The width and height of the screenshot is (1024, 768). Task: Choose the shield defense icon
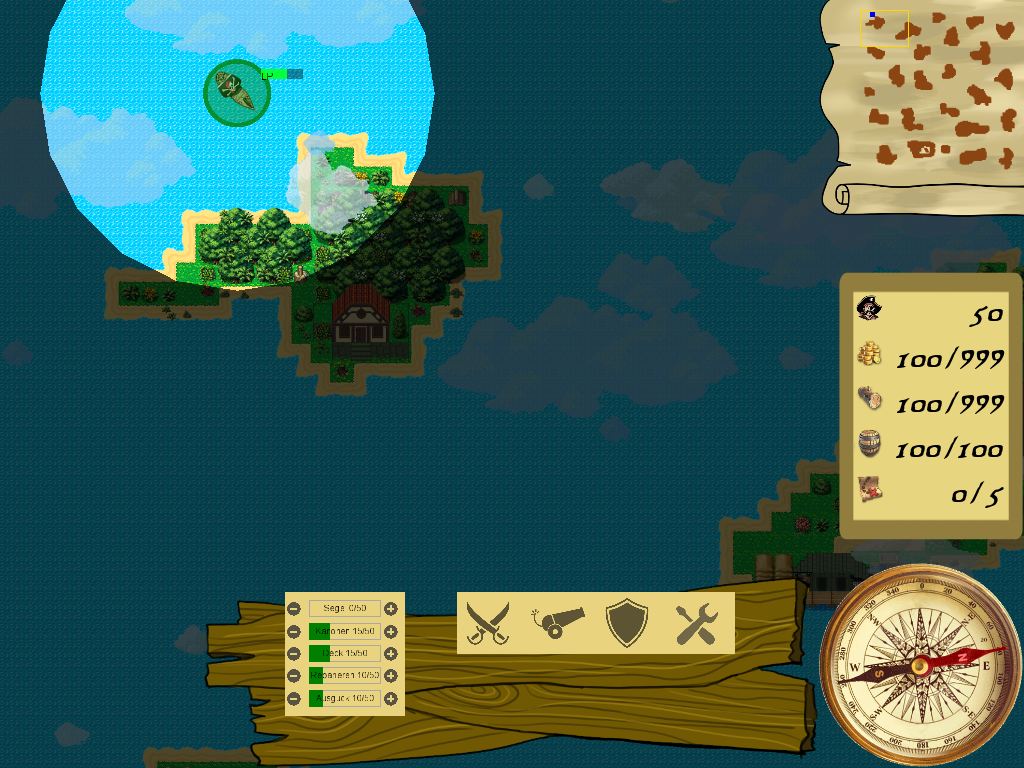pos(627,623)
